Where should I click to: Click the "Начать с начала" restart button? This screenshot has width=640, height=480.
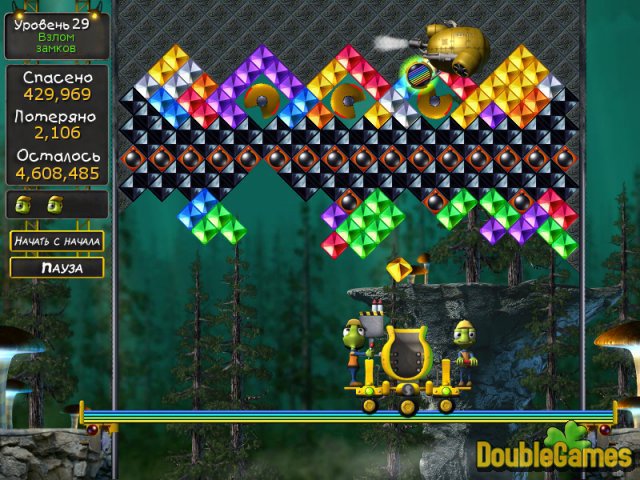pyautogui.click(x=57, y=241)
